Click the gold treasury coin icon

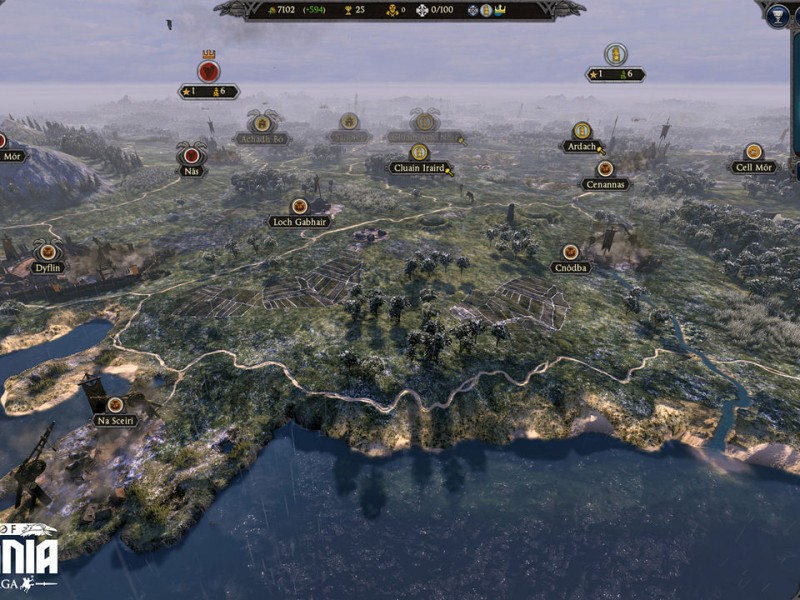click(272, 10)
